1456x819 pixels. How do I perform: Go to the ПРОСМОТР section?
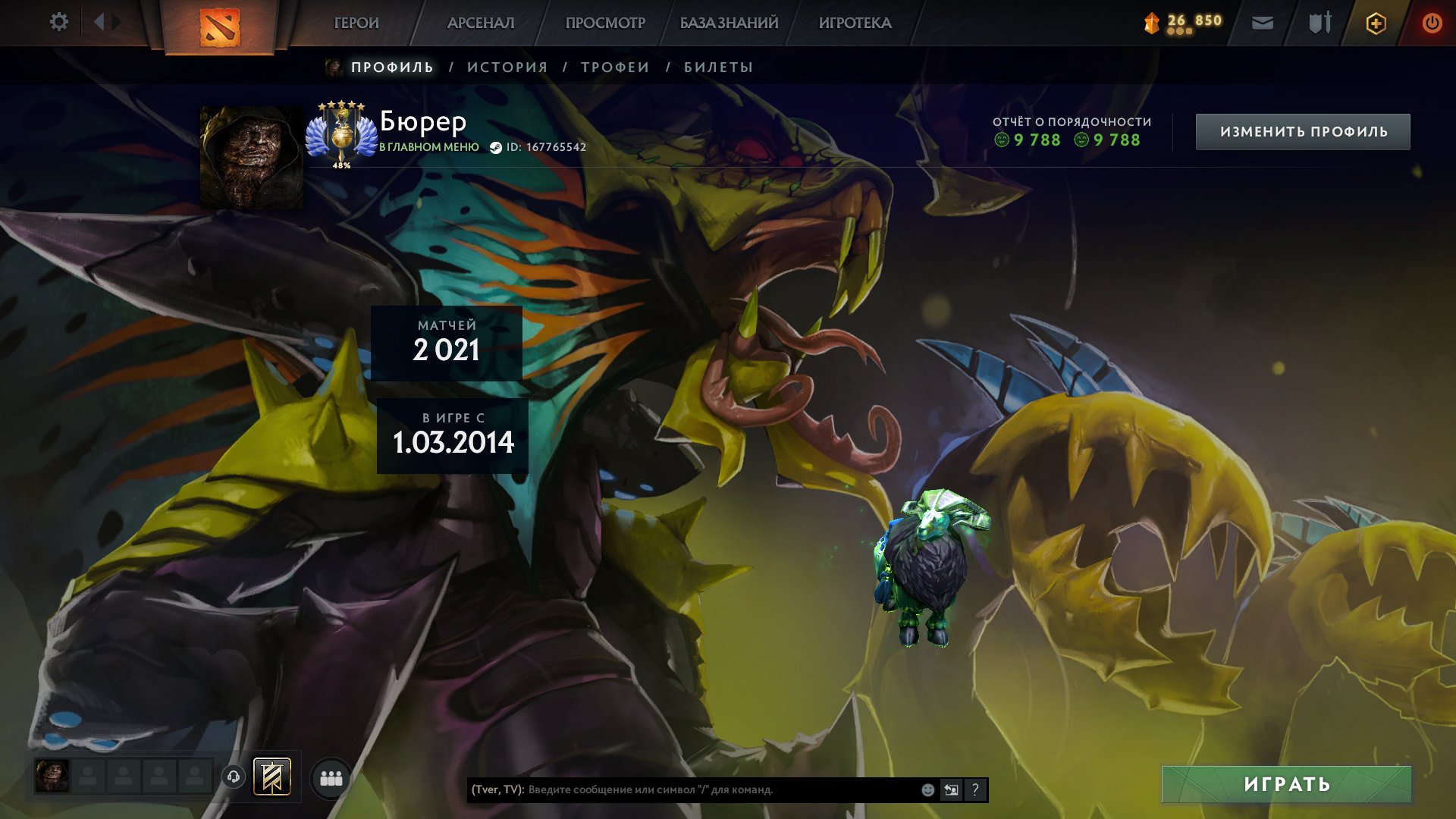click(x=605, y=24)
